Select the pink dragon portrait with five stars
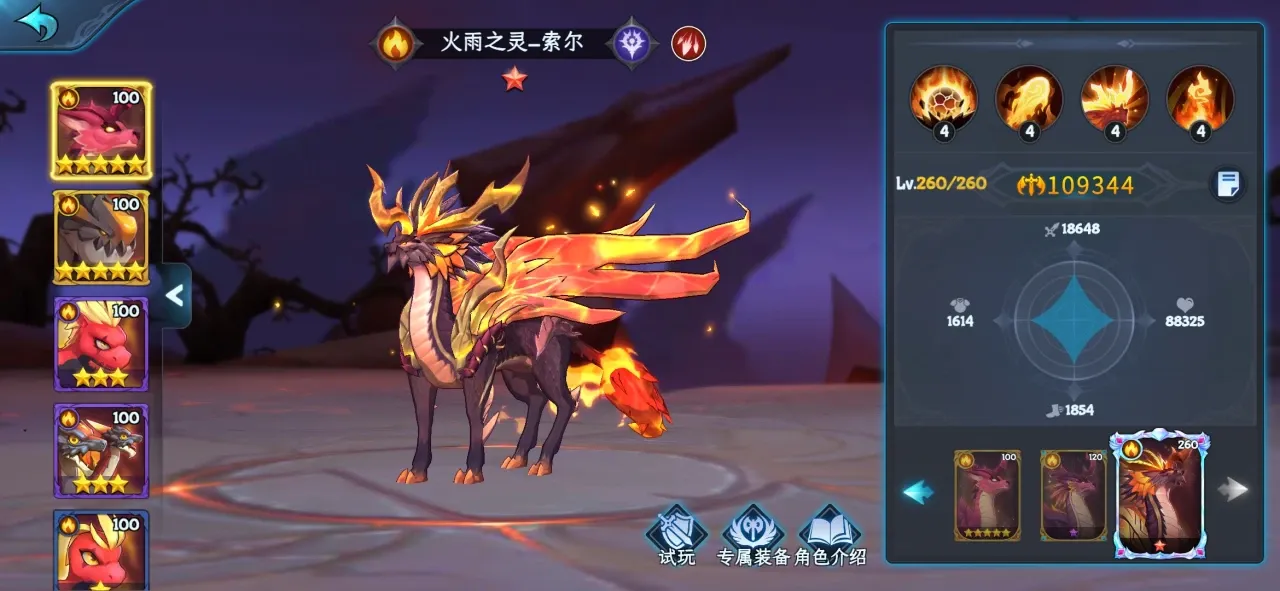The image size is (1280, 591). 100,130
